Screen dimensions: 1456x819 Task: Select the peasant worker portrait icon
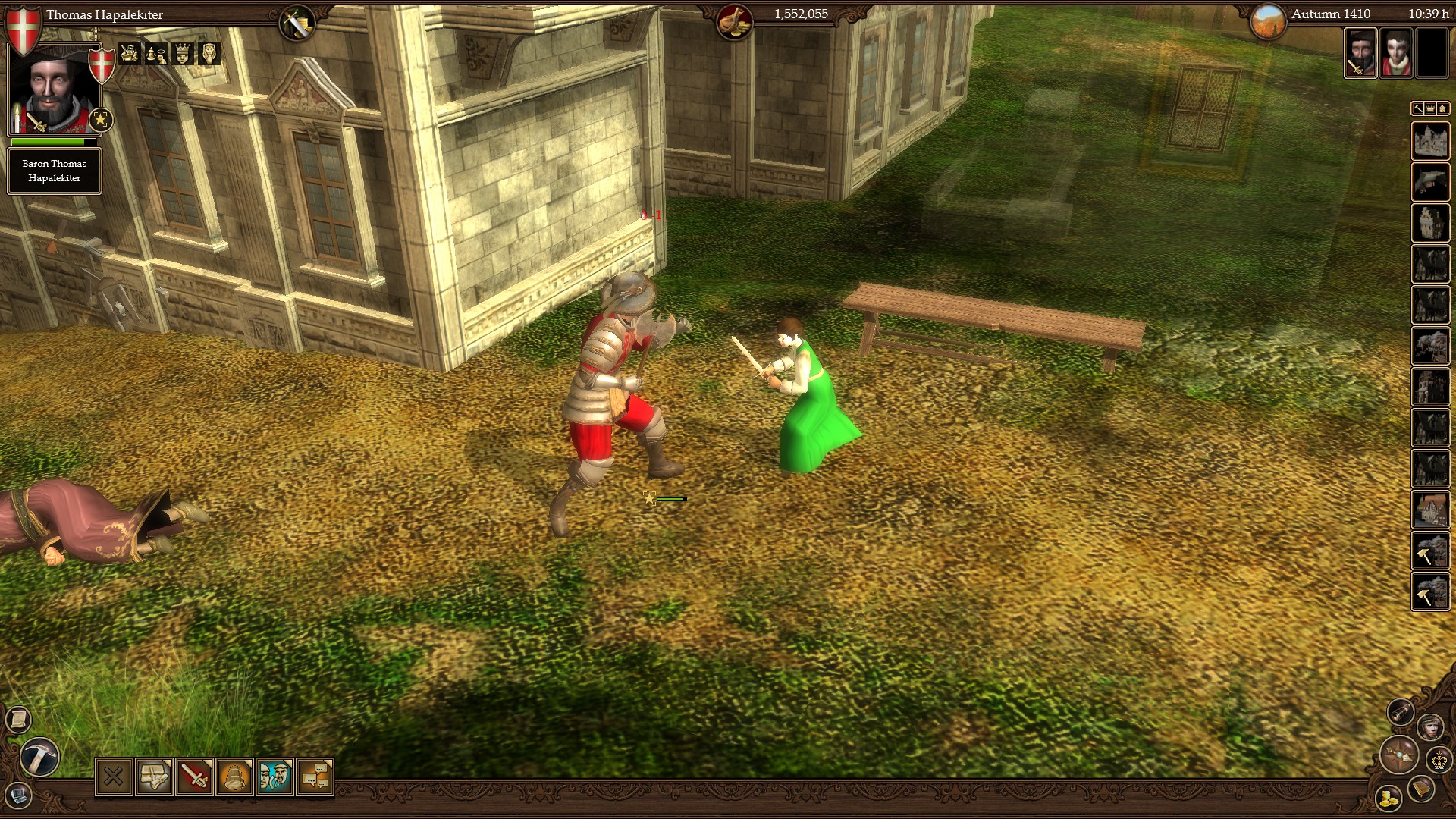pyautogui.click(x=1432, y=726)
